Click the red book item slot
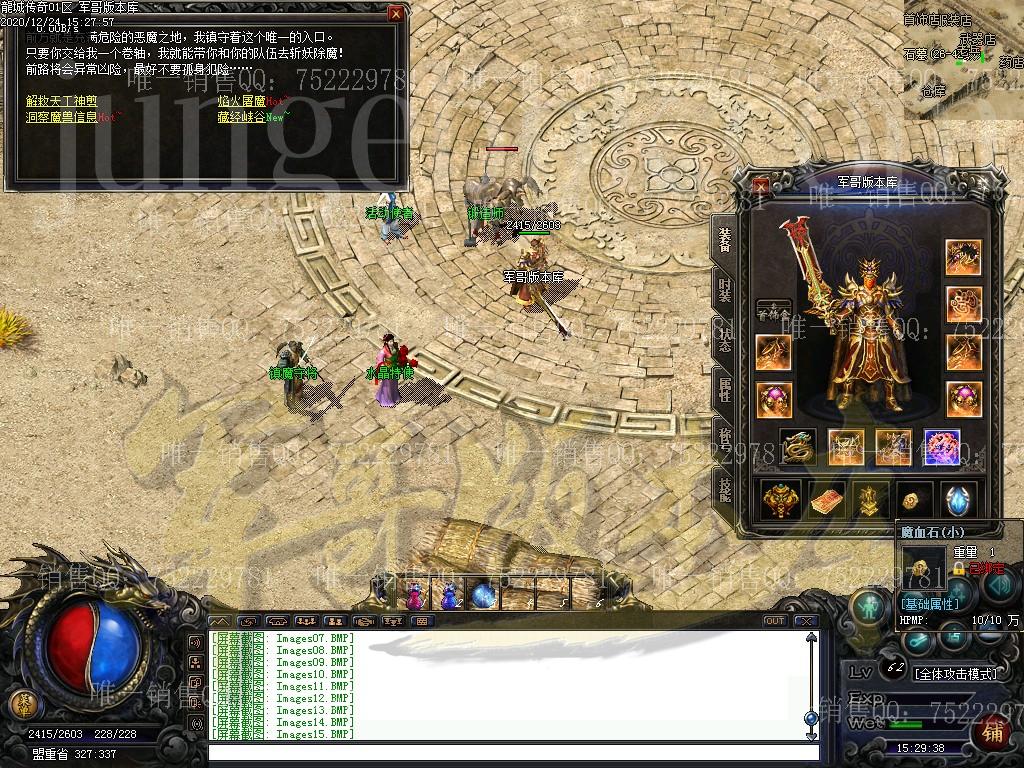Viewport: 1024px width, 768px height. 827,500
